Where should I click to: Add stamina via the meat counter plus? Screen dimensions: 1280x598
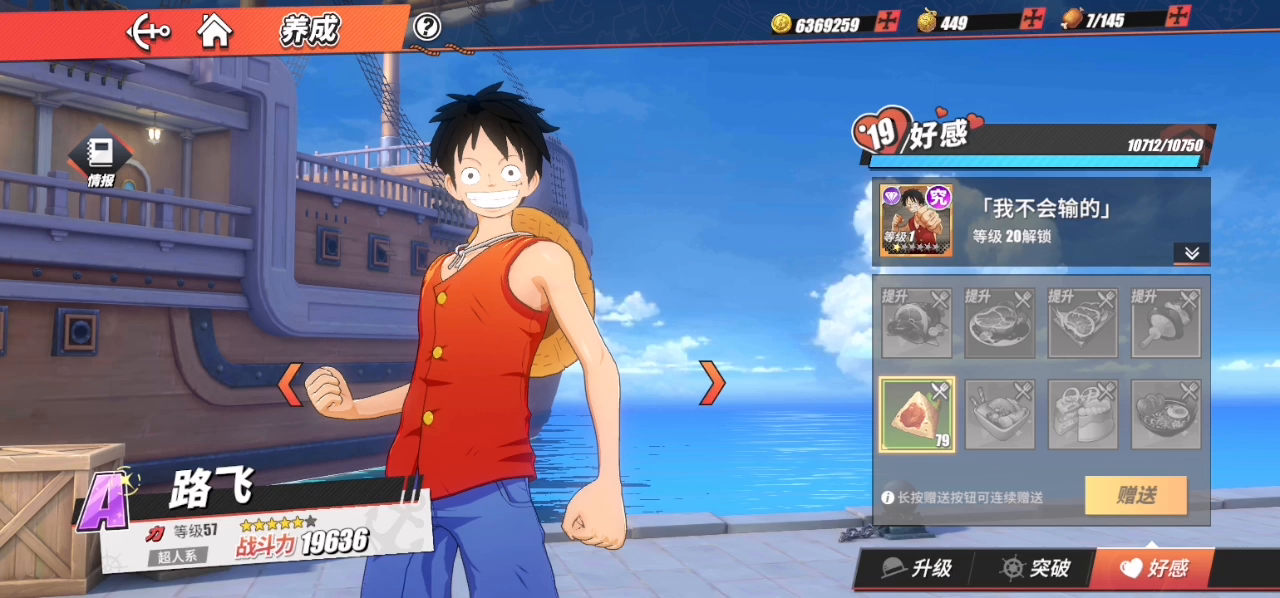1180,17
